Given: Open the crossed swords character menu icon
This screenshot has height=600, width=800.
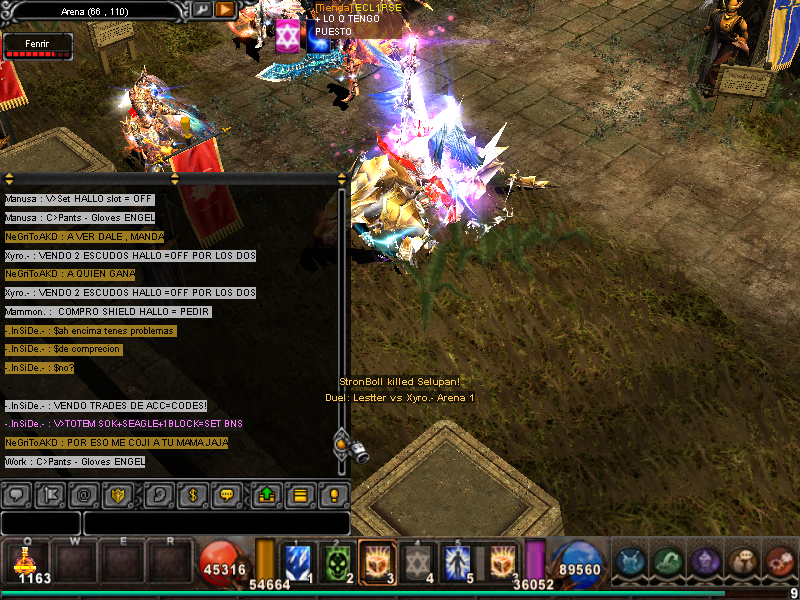Looking at the screenshot, I should (x=630, y=562).
